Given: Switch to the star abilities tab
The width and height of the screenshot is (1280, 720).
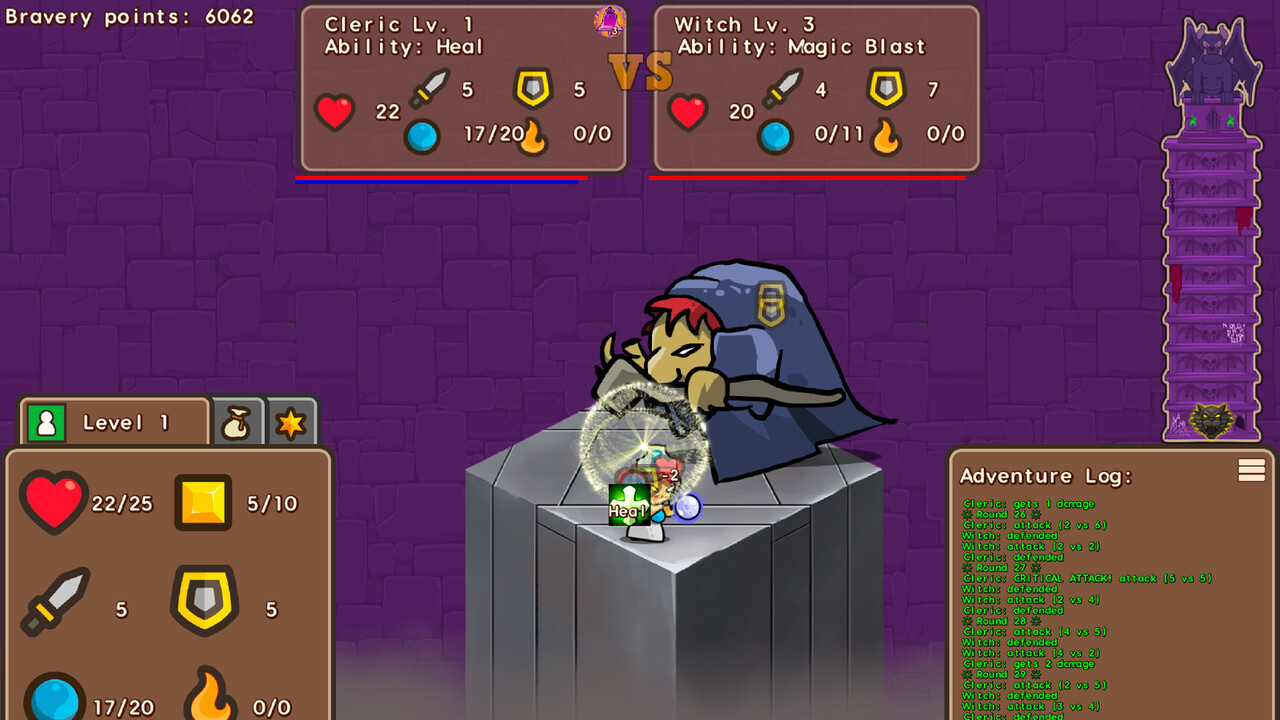Looking at the screenshot, I should 291,421.
